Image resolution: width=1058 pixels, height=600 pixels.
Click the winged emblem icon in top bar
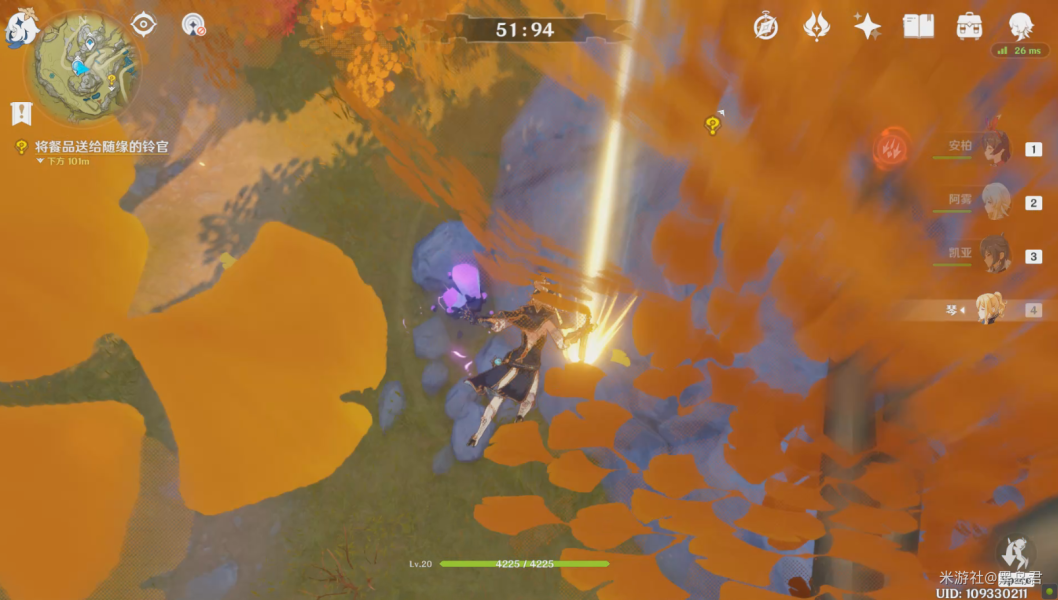point(817,27)
